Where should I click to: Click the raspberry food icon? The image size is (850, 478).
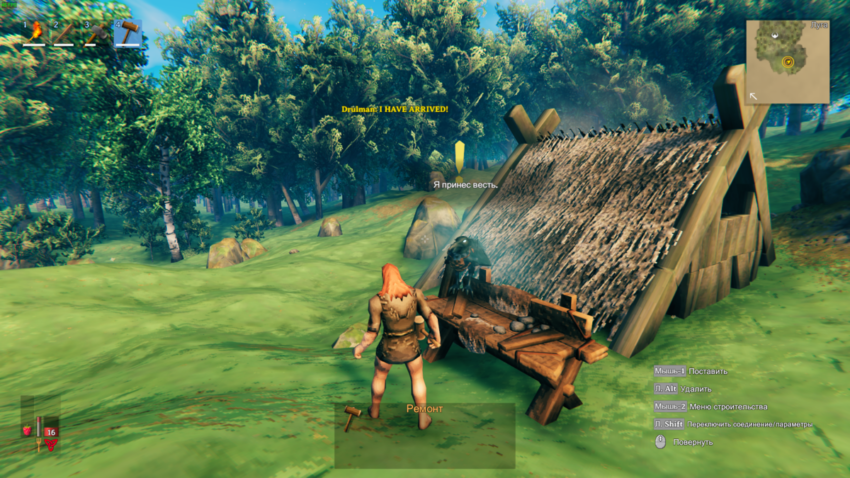27,431
